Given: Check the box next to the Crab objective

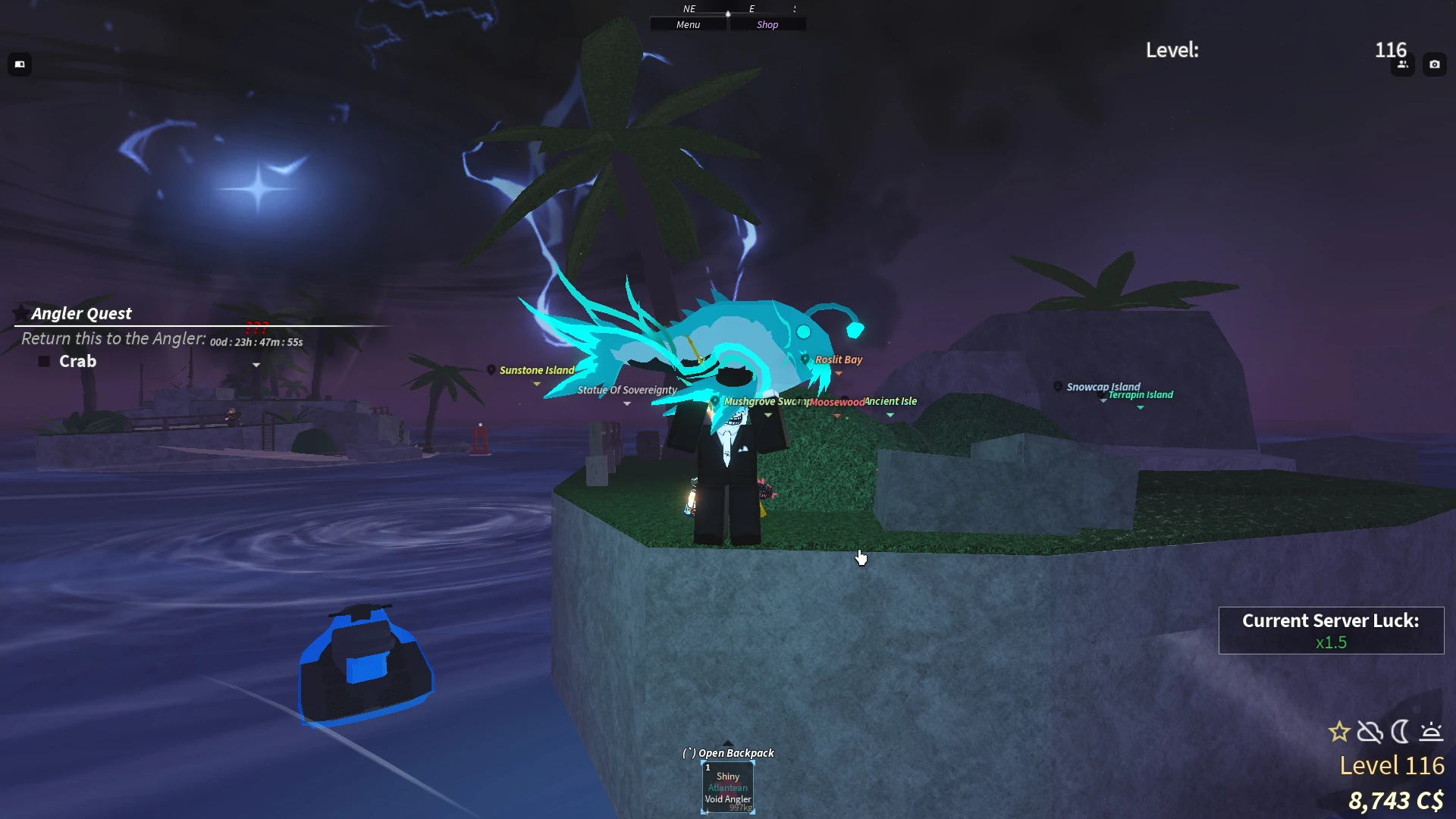Looking at the screenshot, I should tap(43, 360).
